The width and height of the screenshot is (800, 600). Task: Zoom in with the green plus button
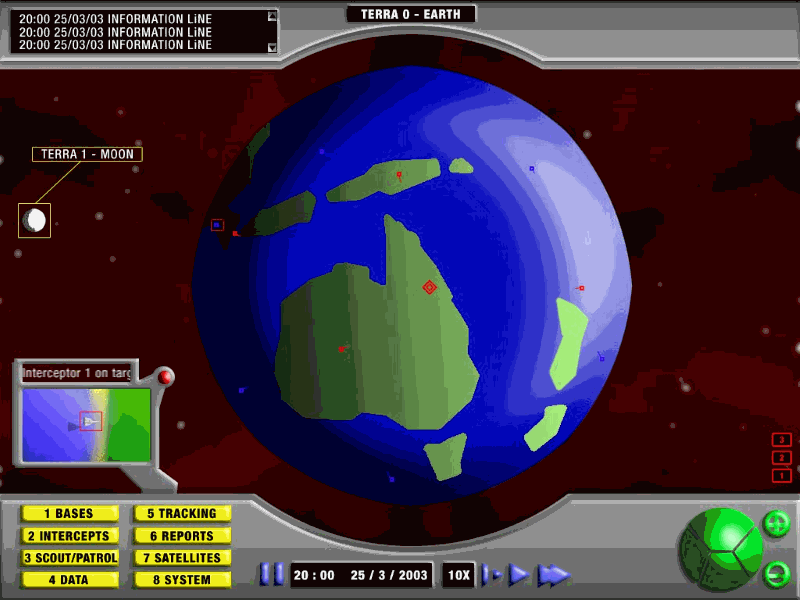[776, 523]
